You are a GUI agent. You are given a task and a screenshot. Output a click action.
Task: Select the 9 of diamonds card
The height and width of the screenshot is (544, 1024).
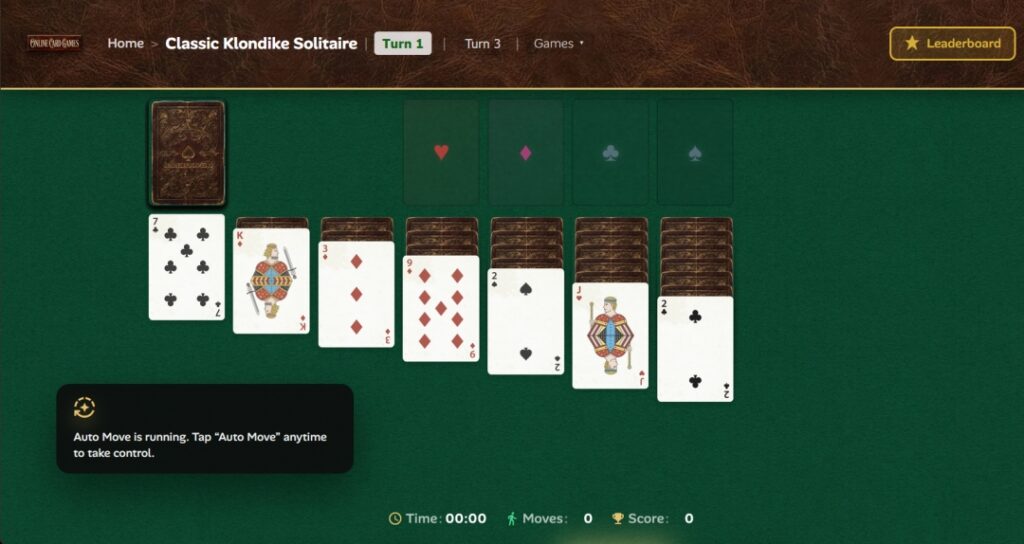(441, 309)
